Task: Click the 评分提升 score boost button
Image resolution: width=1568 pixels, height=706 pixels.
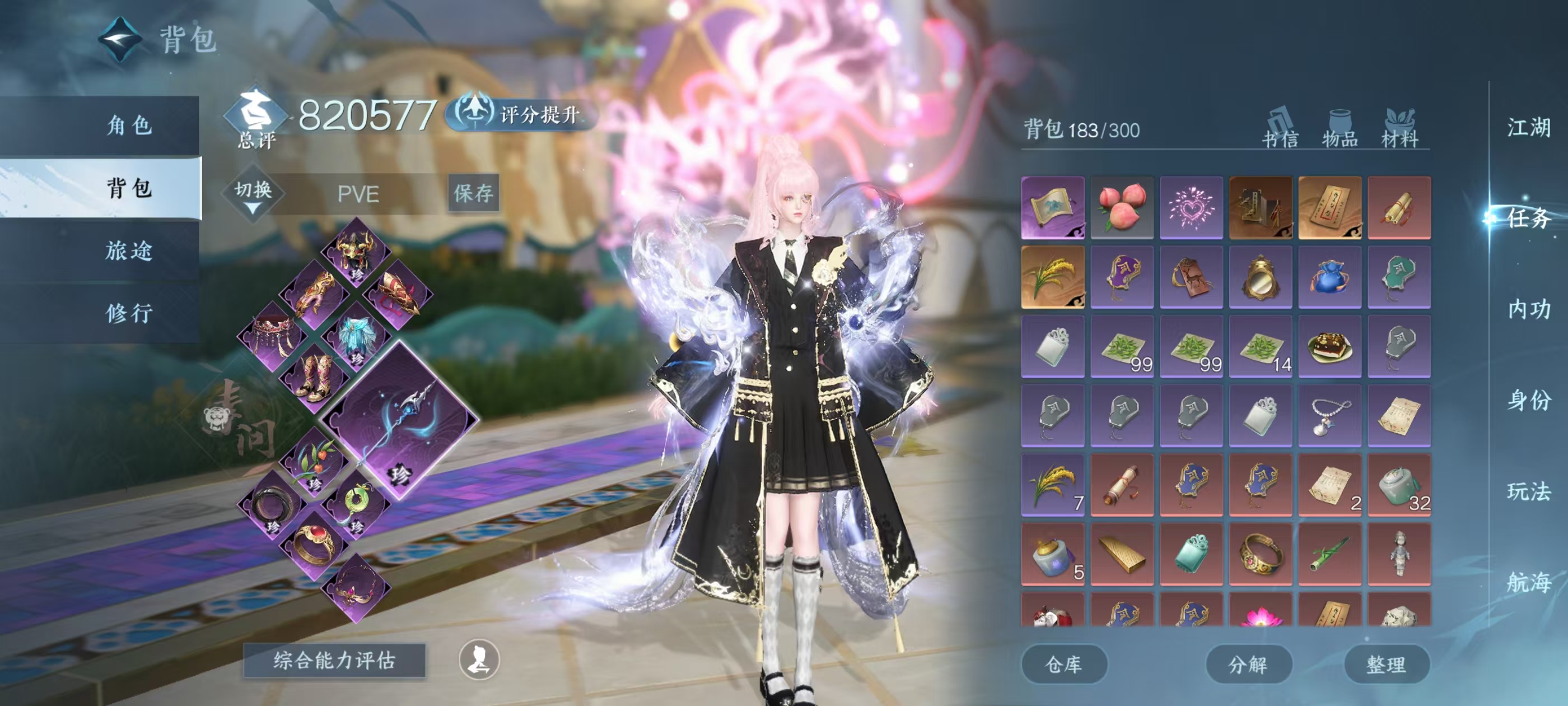Action: pos(522,114)
